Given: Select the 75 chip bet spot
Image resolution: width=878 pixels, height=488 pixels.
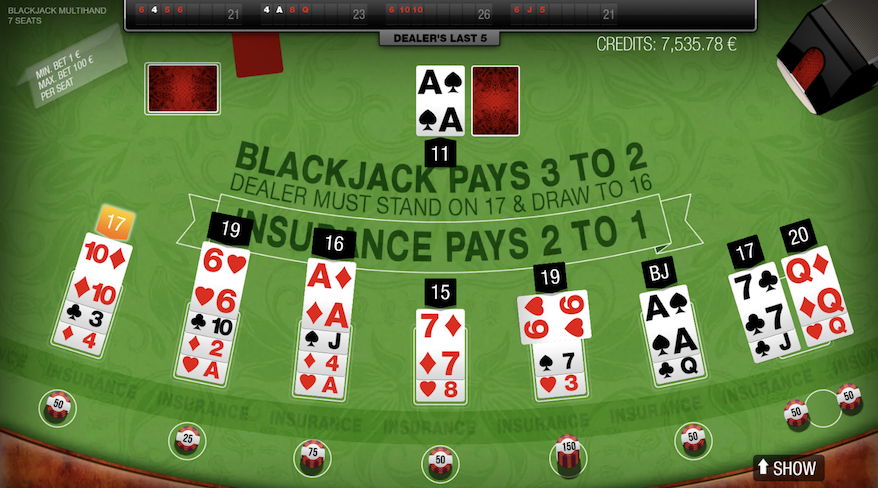Looking at the screenshot, I should [x=311, y=457].
